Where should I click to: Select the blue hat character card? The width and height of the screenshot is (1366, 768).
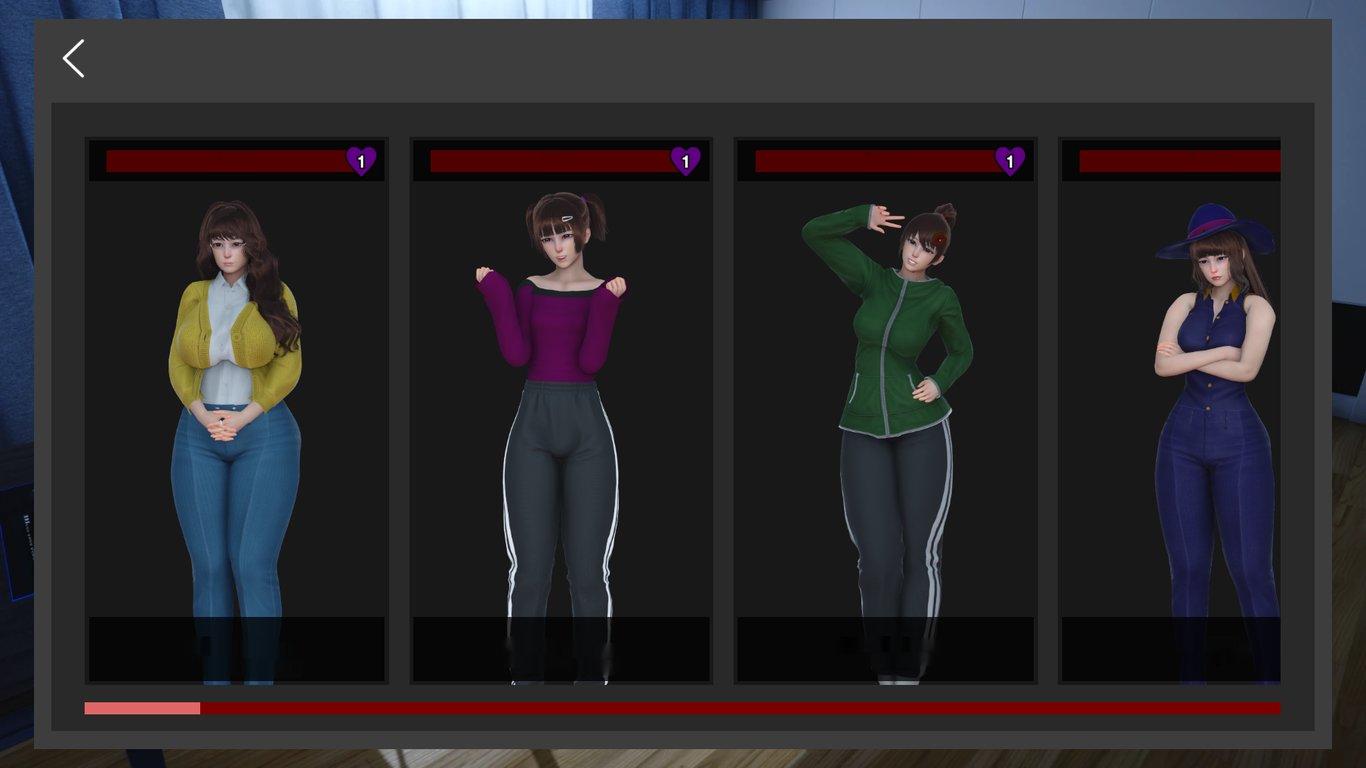(1171, 410)
